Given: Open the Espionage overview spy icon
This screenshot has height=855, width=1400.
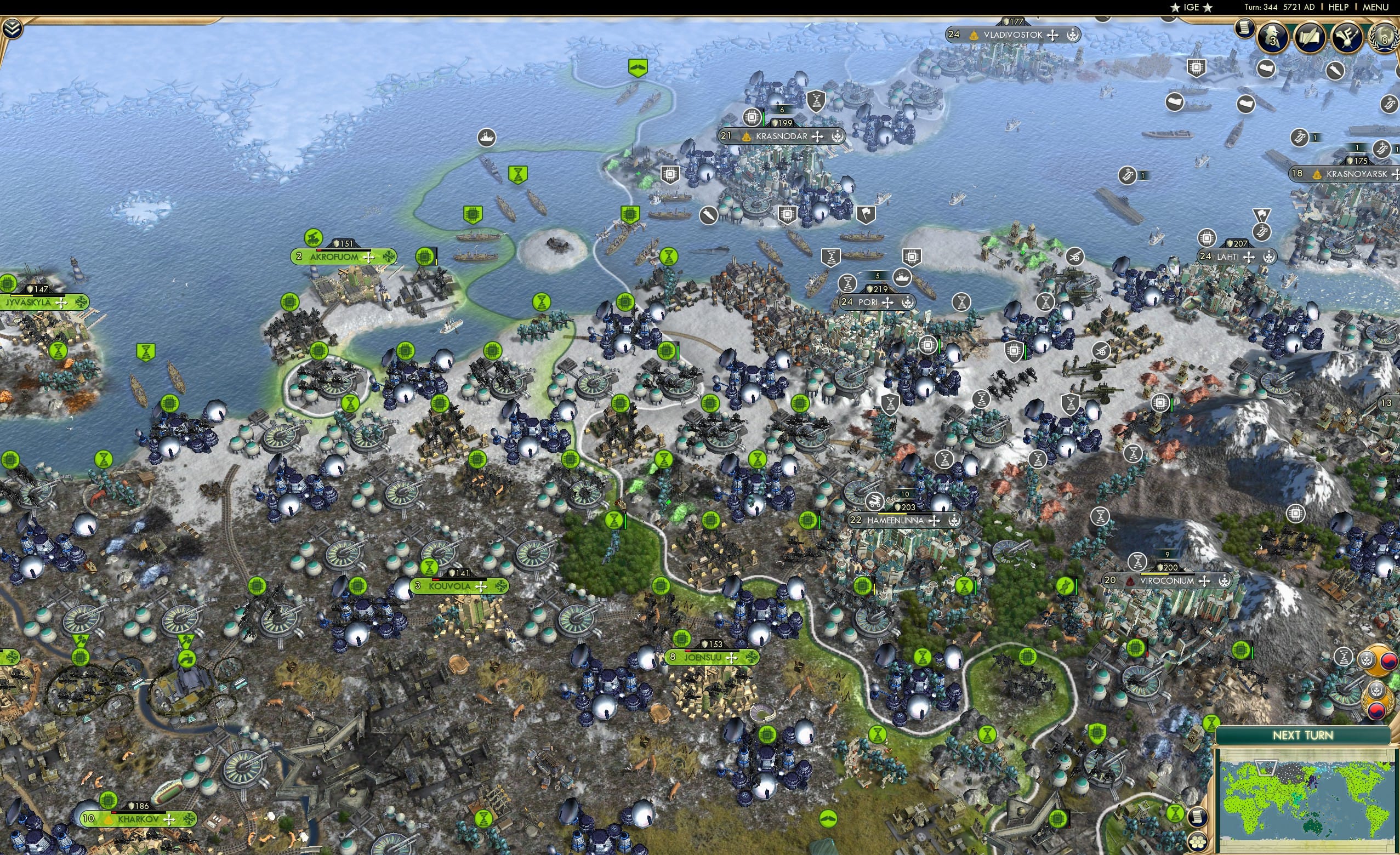Looking at the screenshot, I should point(1273,37).
